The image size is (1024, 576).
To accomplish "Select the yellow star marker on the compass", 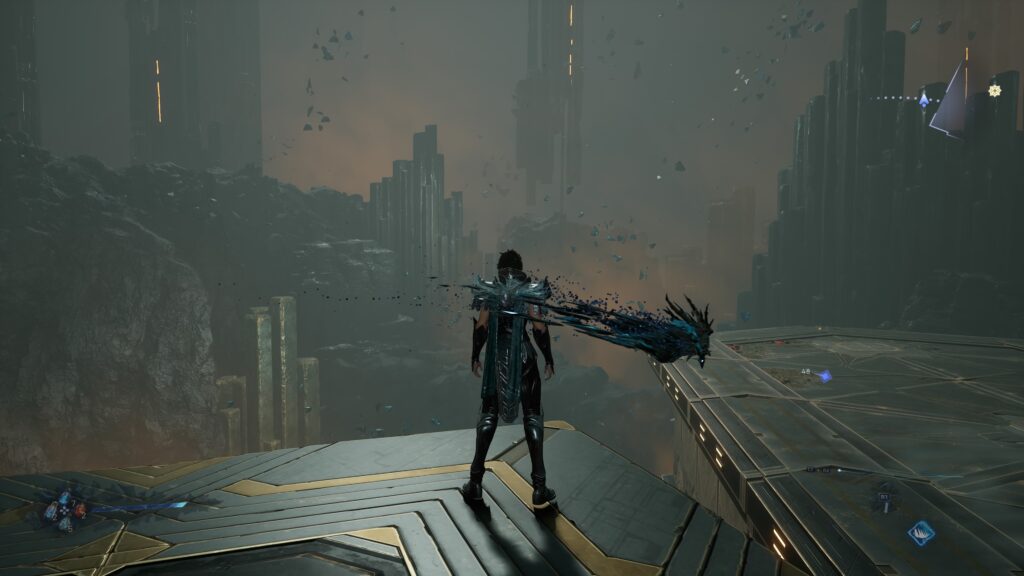I will [x=994, y=90].
